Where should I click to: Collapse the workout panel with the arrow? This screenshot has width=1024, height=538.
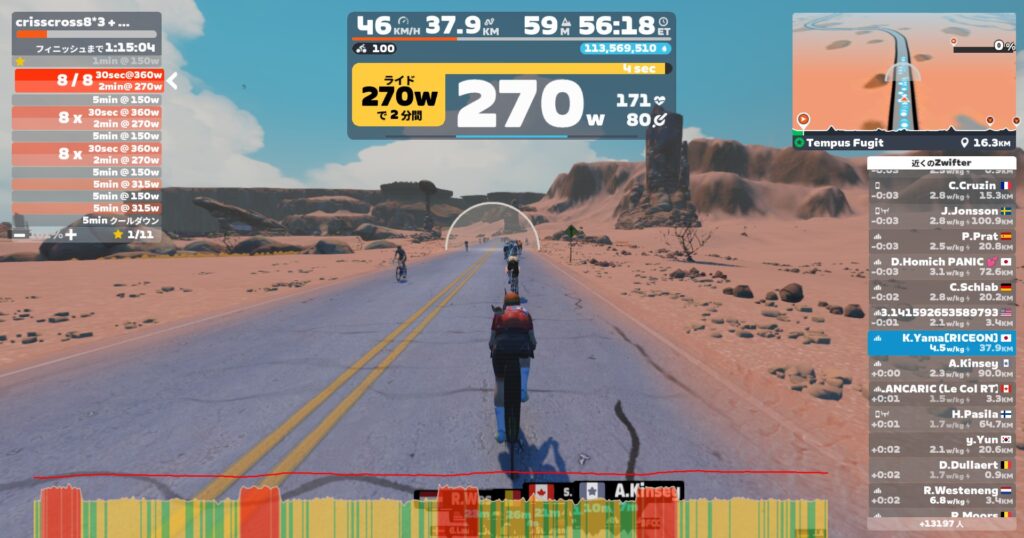pyautogui.click(x=172, y=81)
